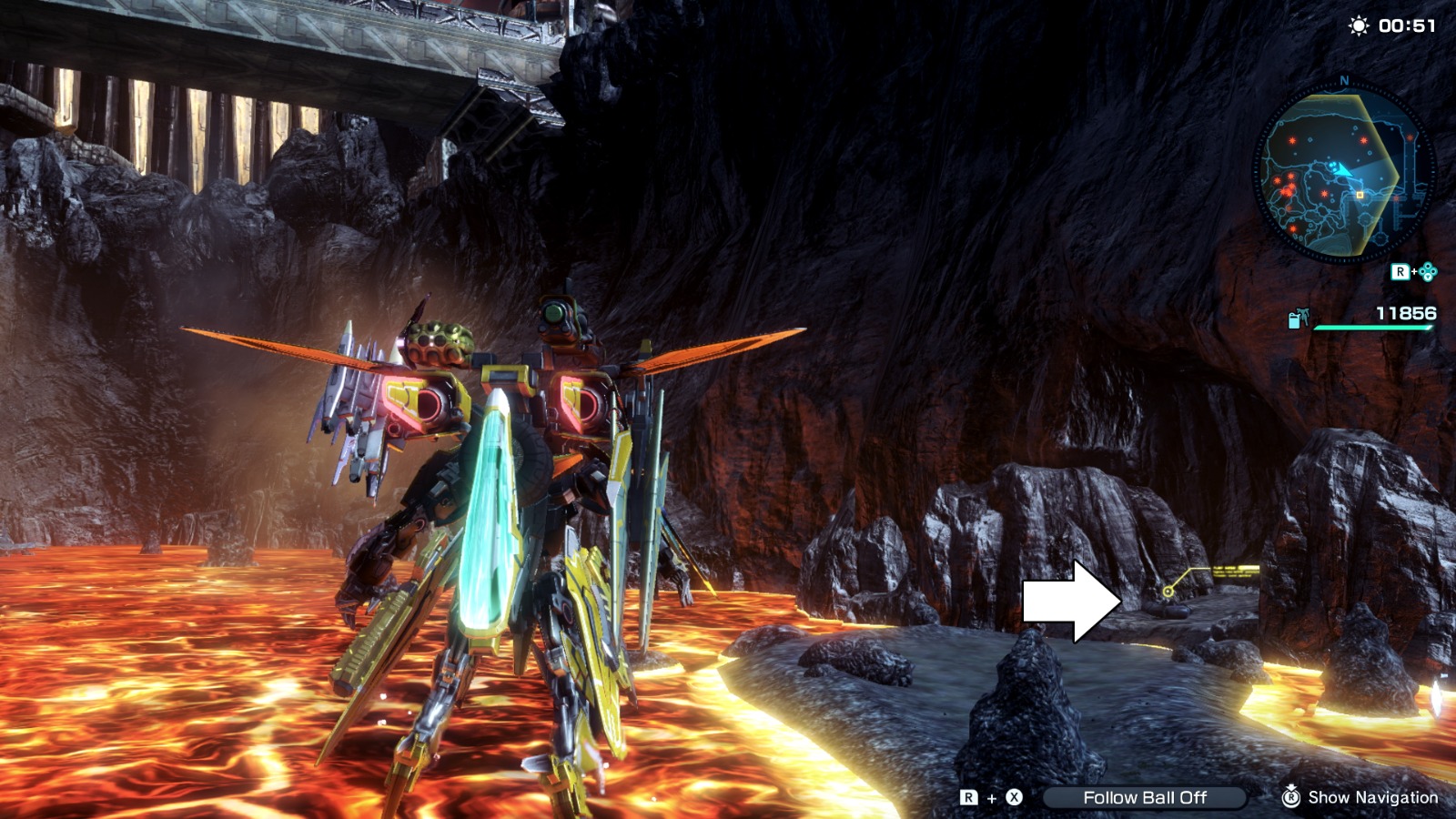
Task: Click the directional pad icon next to R
Action: [x=1427, y=272]
